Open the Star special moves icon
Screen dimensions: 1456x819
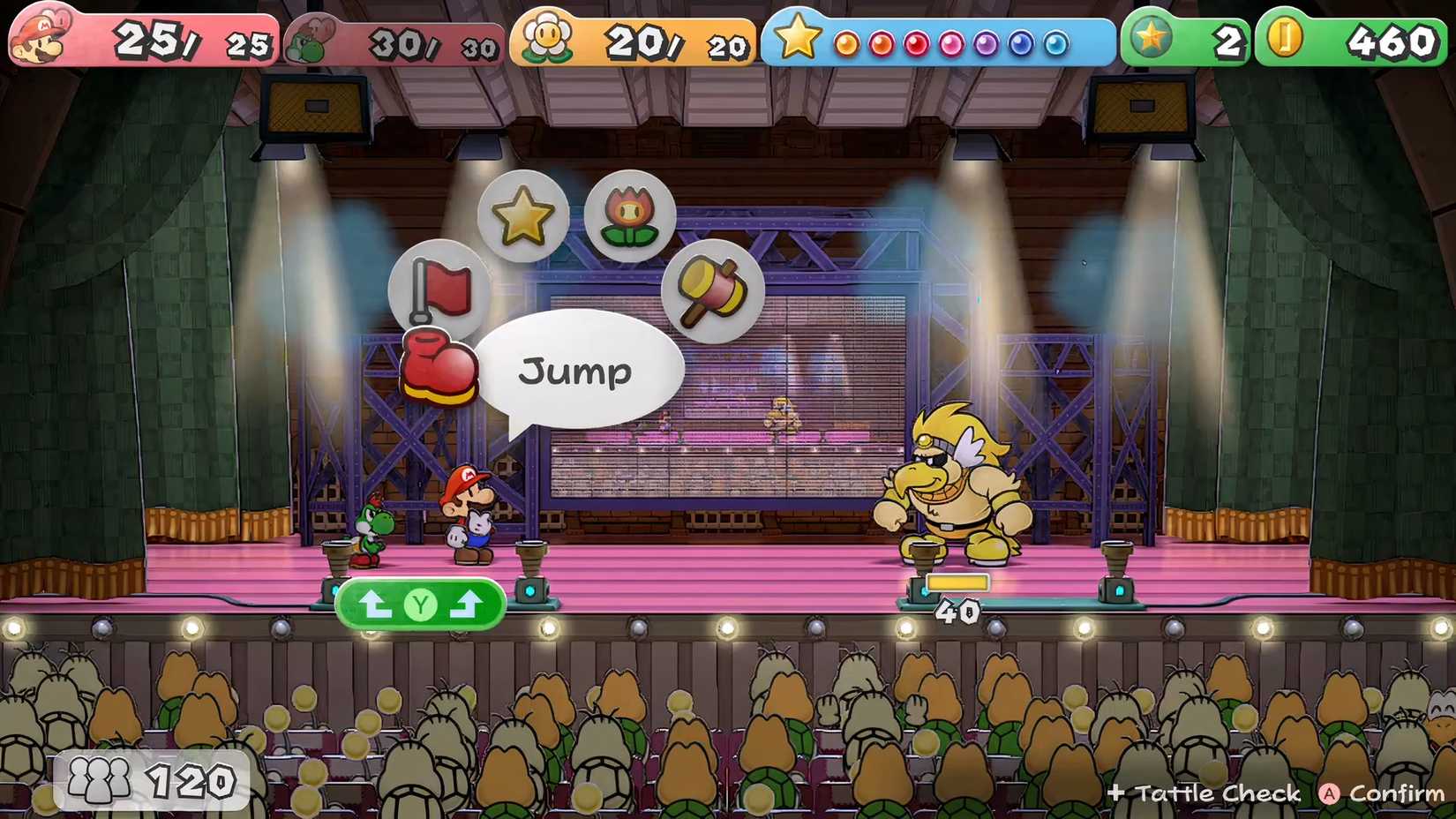[523, 212]
